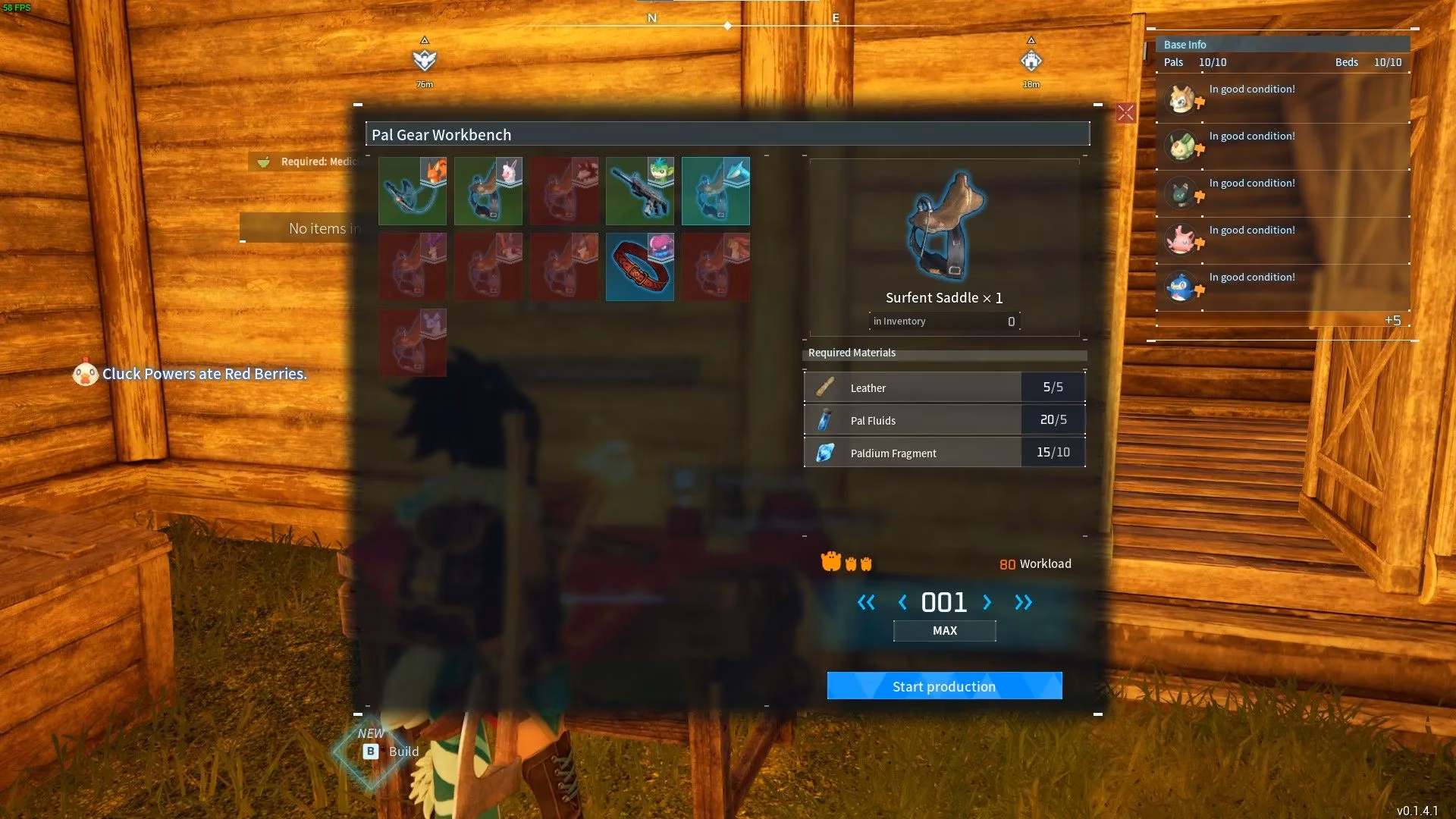This screenshot has width=1456, height=819.
Task: Select the highlighted Surfent Saddle recipe
Action: coord(716,191)
